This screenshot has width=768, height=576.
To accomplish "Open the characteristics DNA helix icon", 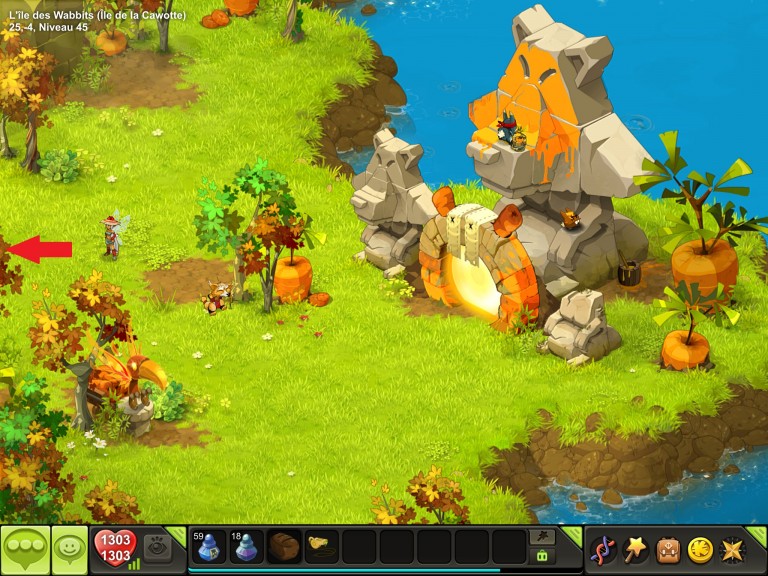I will pyautogui.click(x=603, y=549).
